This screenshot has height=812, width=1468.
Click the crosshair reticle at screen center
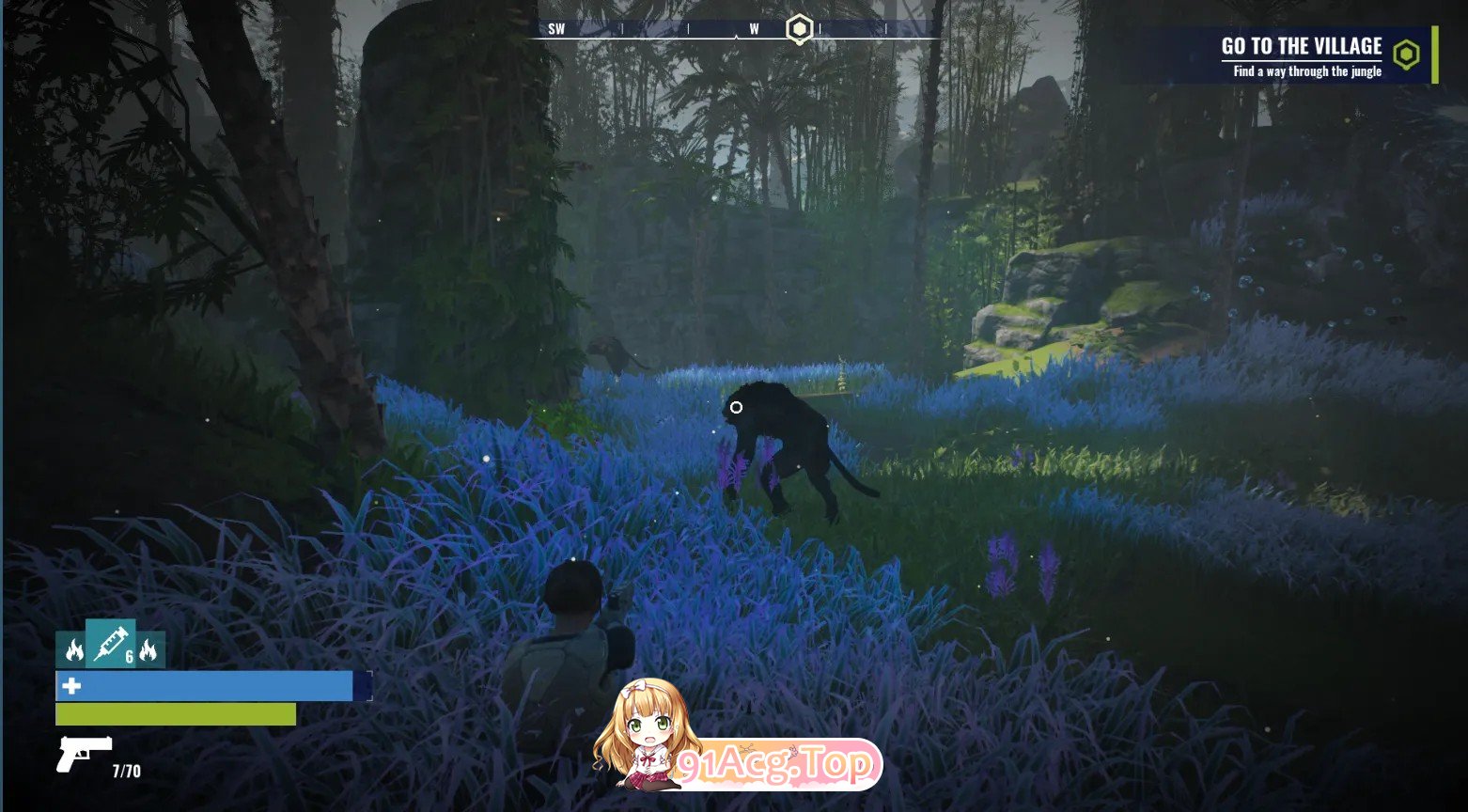coord(736,405)
